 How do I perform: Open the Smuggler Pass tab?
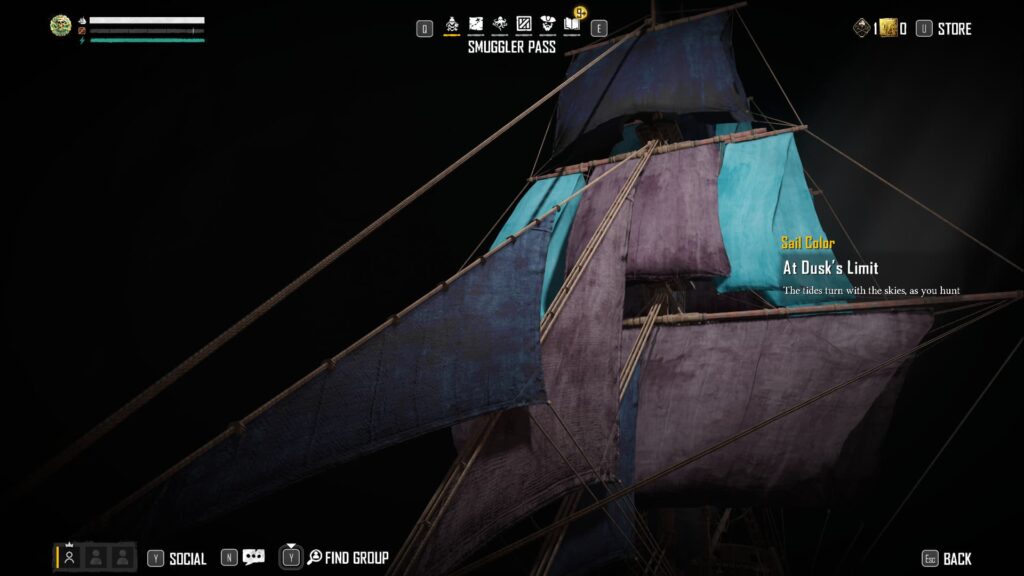451,23
